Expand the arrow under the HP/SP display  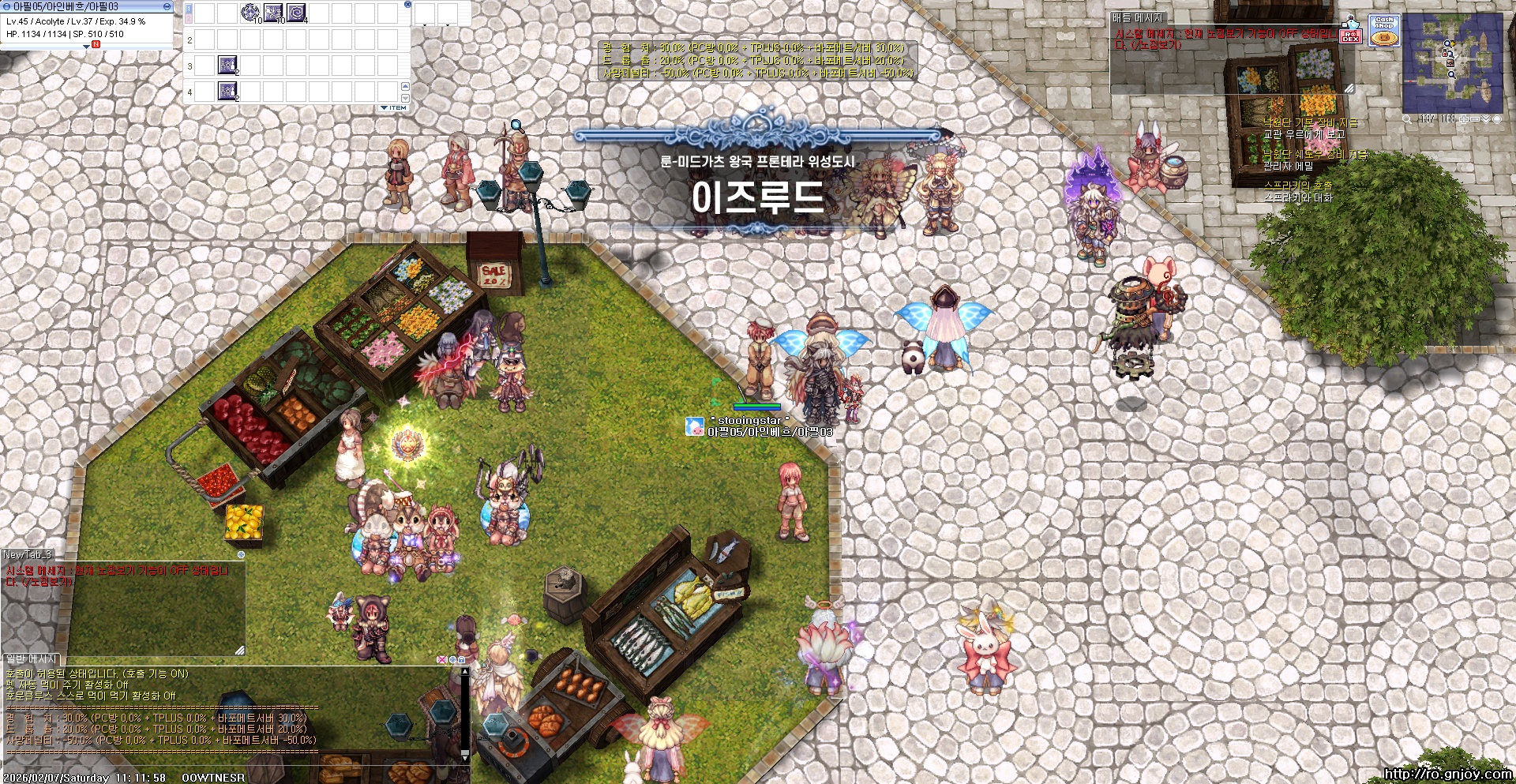[x=85, y=46]
